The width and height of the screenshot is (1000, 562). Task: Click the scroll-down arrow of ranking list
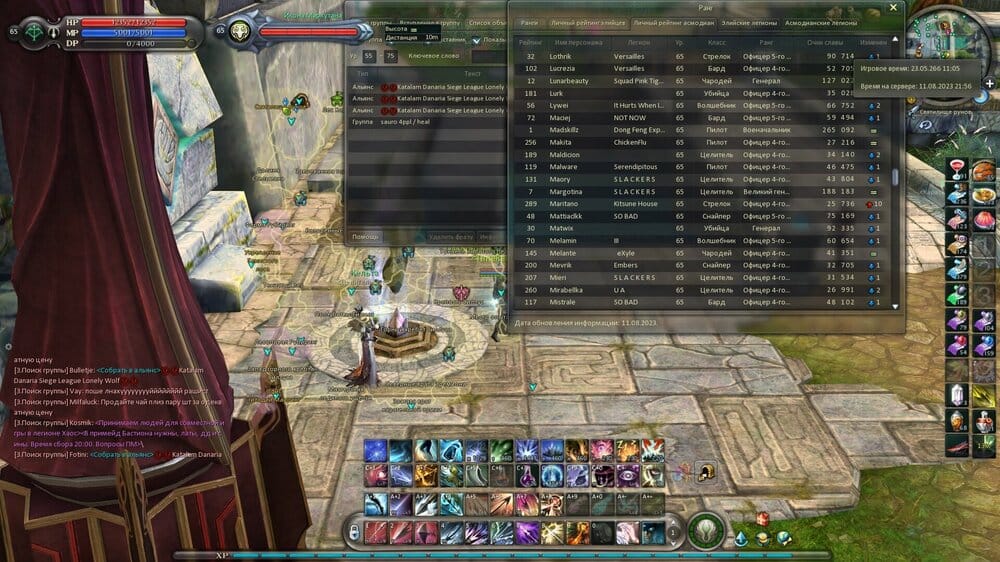(x=895, y=306)
